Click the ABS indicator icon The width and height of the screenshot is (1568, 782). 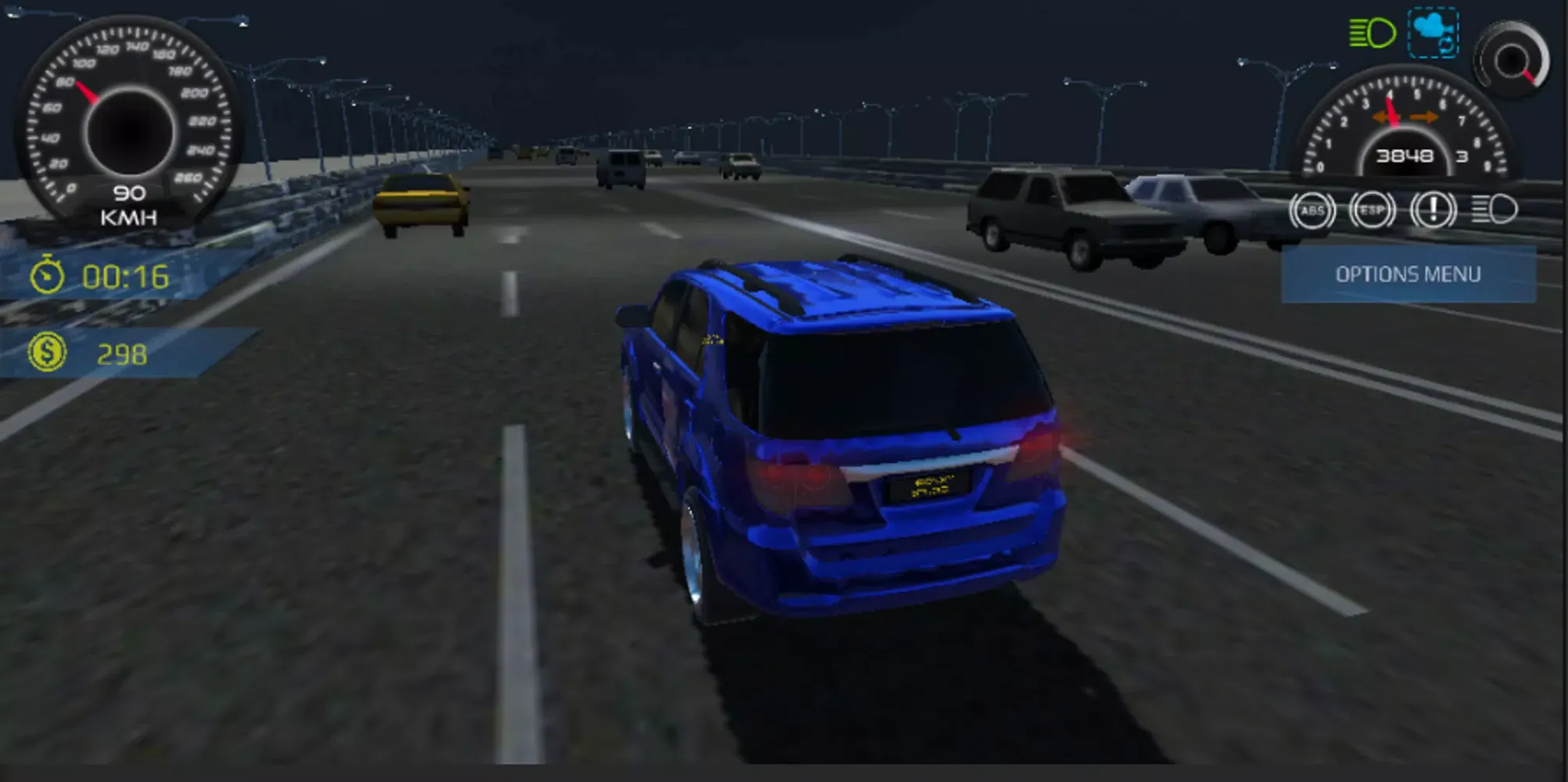click(x=1314, y=209)
